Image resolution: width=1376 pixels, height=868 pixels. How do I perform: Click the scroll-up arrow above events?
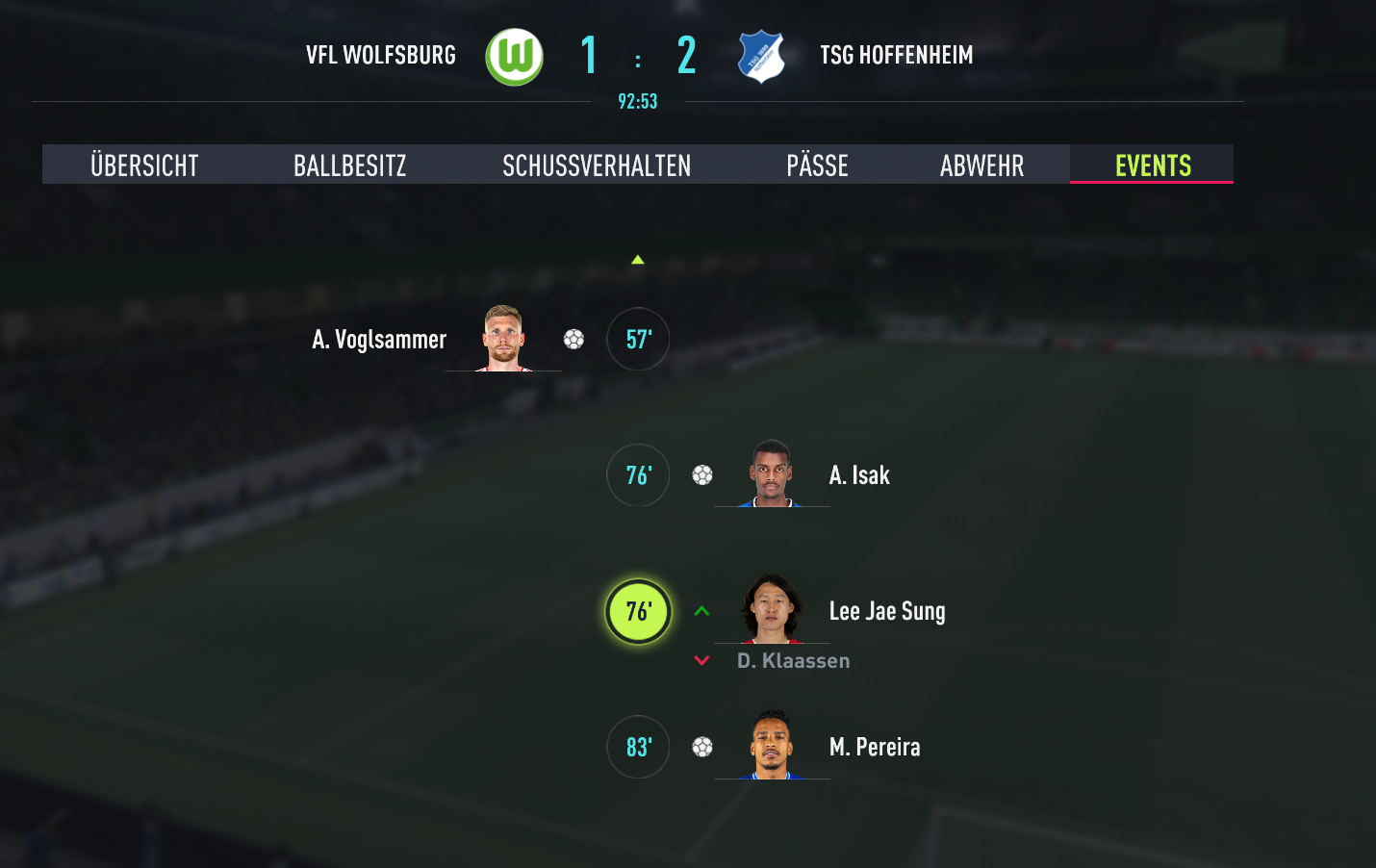(637, 260)
